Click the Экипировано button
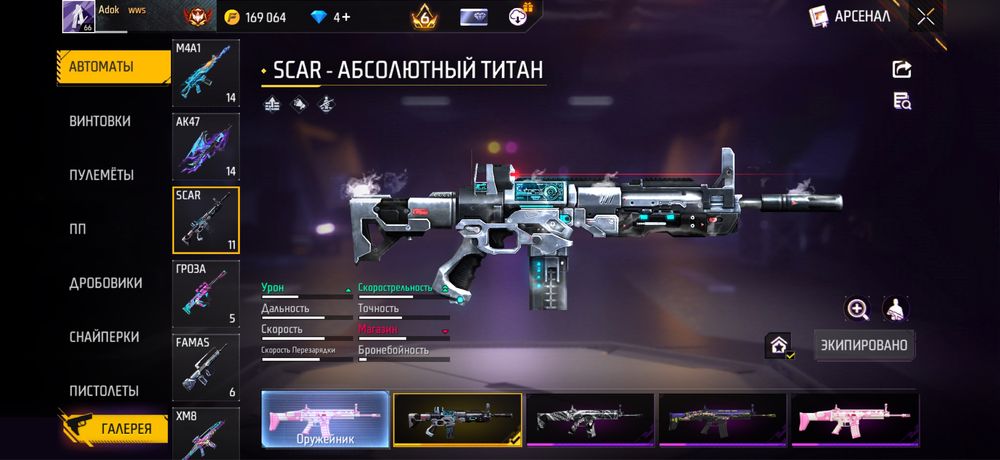1000x460 pixels. tap(864, 345)
